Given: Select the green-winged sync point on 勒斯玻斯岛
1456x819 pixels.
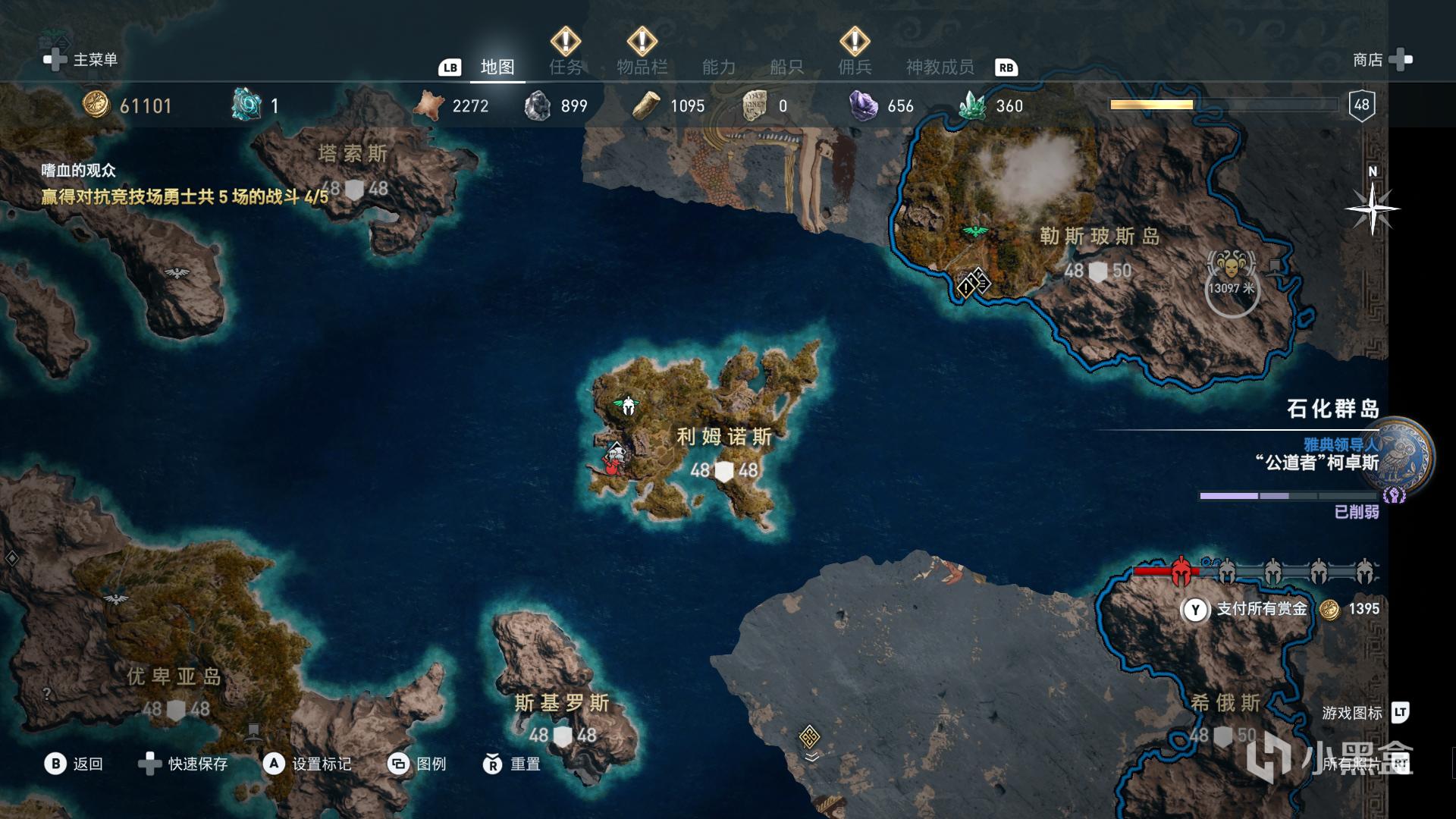Looking at the screenshot, I should click(975, 231).
